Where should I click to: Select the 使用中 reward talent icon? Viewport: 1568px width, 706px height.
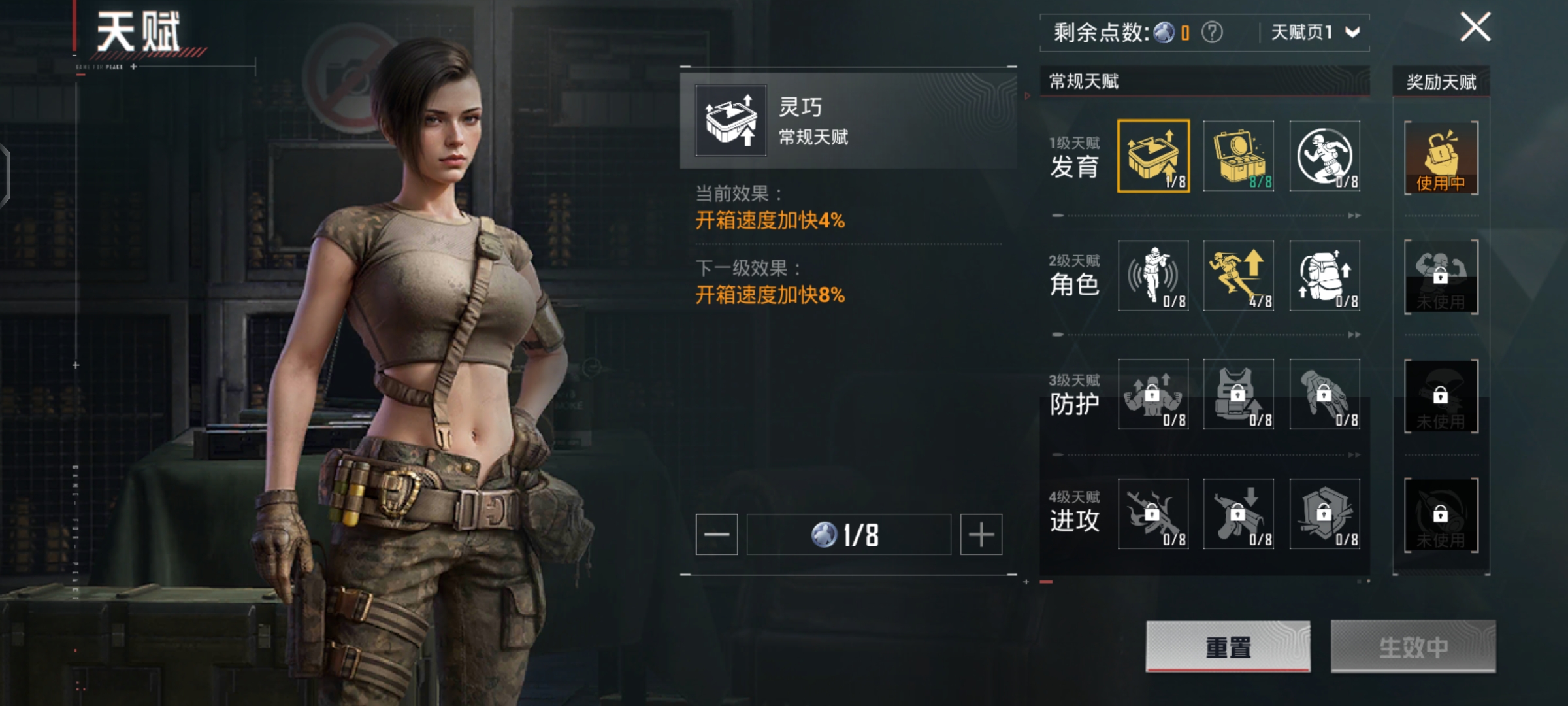click(1441, 158)
